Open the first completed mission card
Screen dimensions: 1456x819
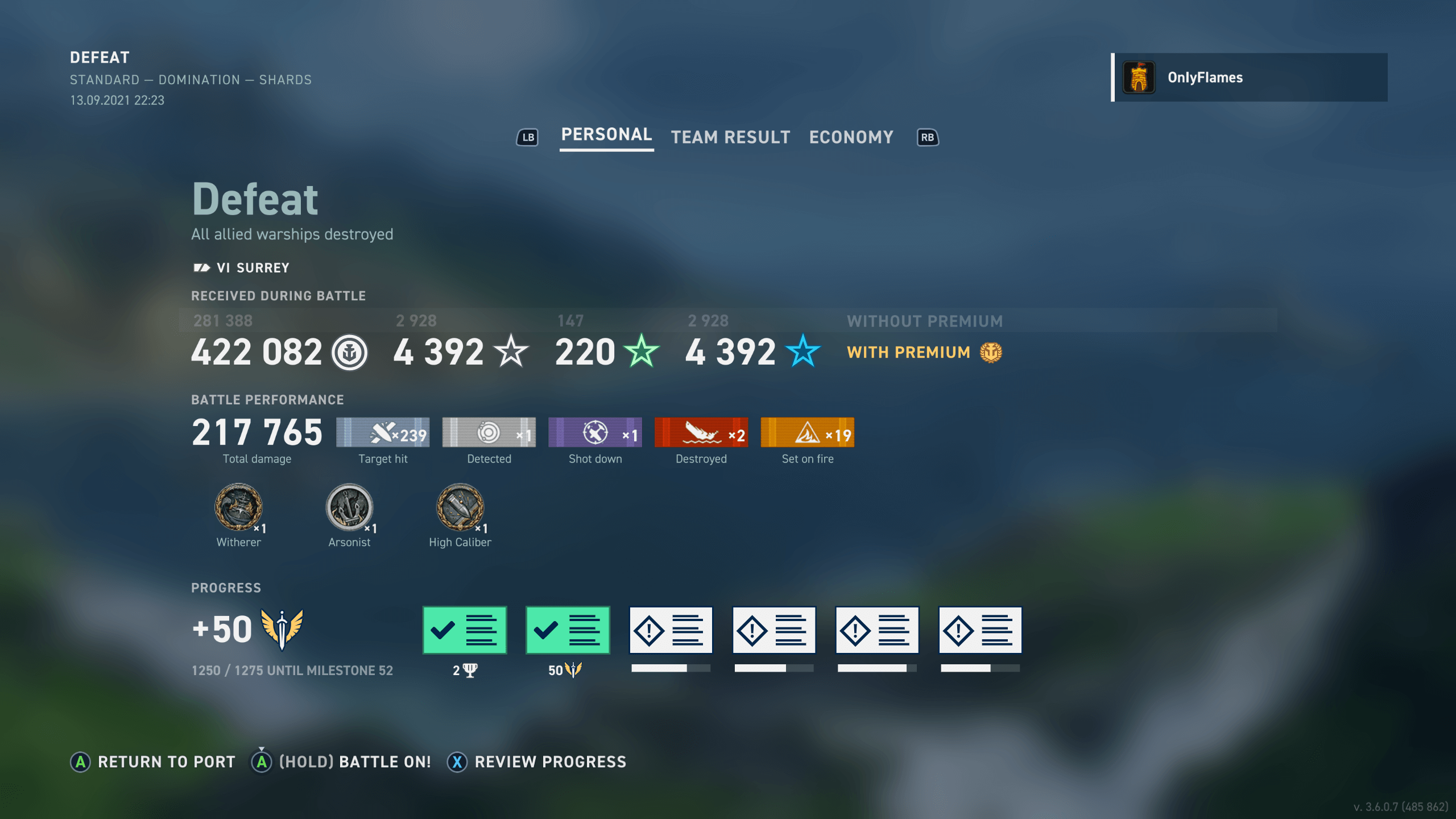(464, 630)
